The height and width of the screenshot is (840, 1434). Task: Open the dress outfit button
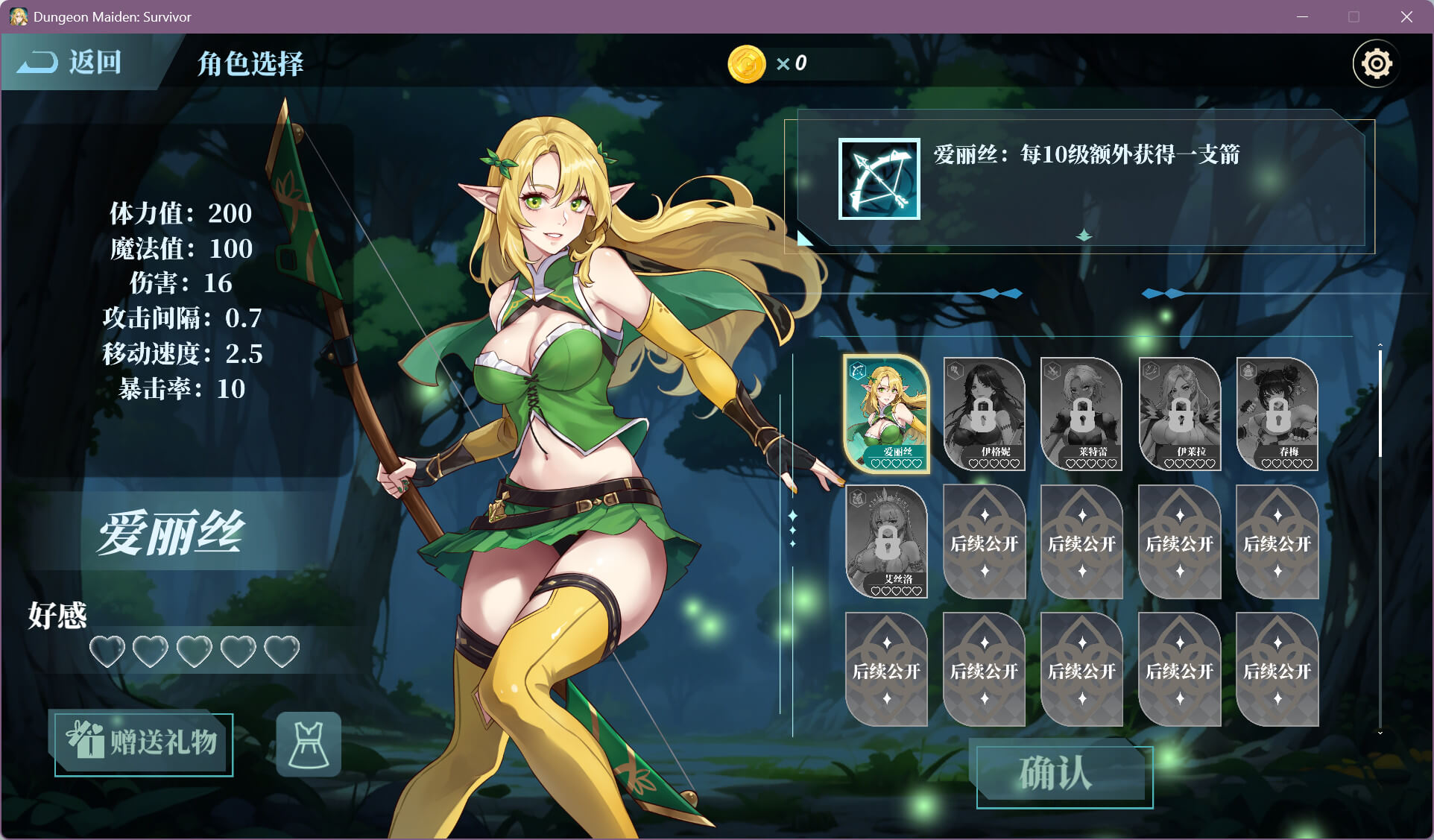(x=309, y=744)
